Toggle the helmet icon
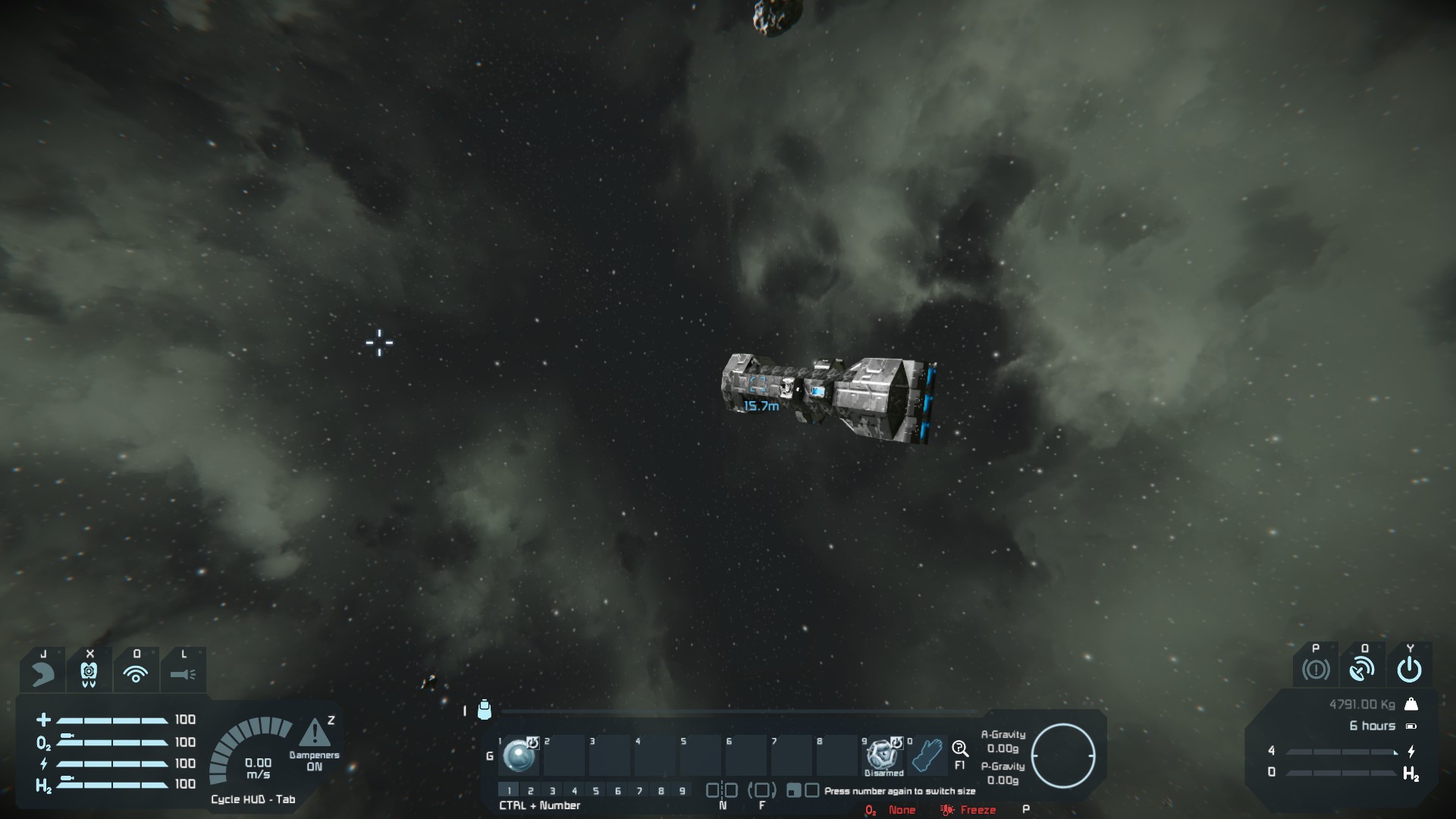Image resolution: width=1456 pixels, height=819 pixels. 43,672
